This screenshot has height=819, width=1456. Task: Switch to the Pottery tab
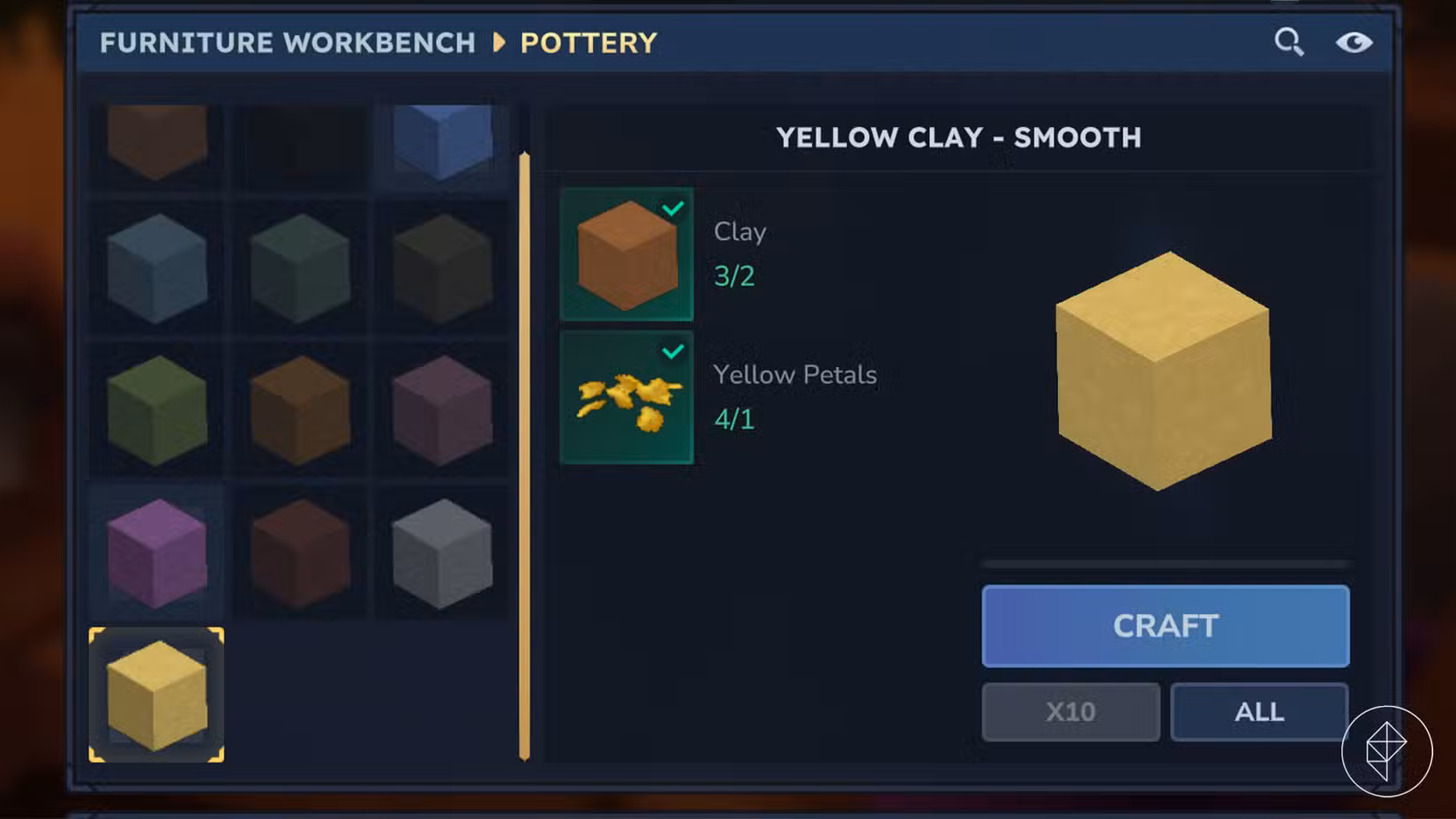589,41
